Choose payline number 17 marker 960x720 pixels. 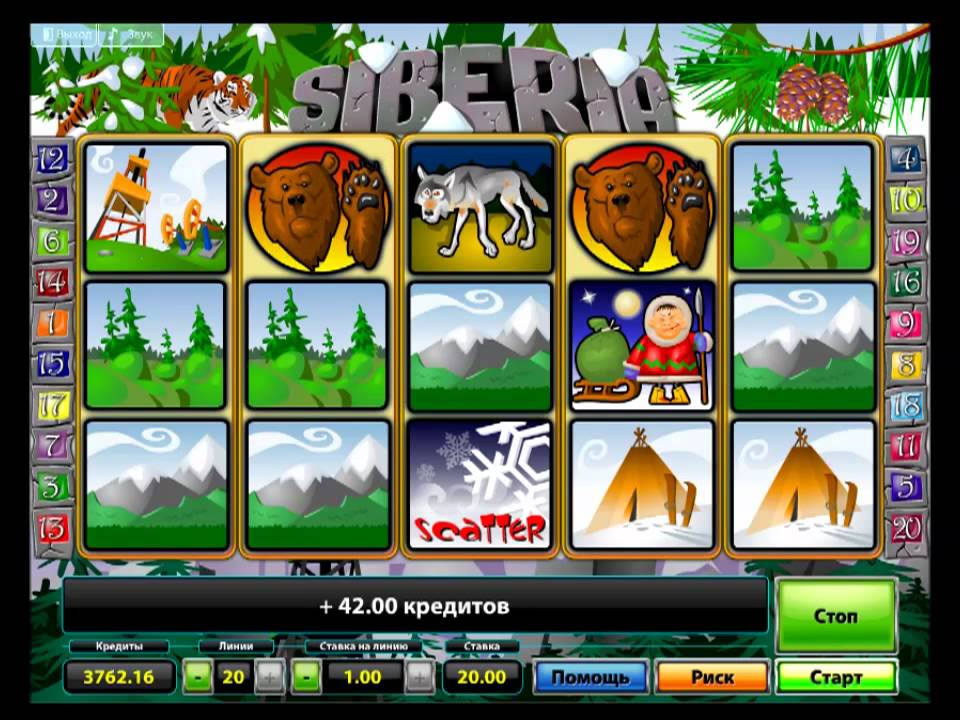pyautogui.click(x=52, y=405)
